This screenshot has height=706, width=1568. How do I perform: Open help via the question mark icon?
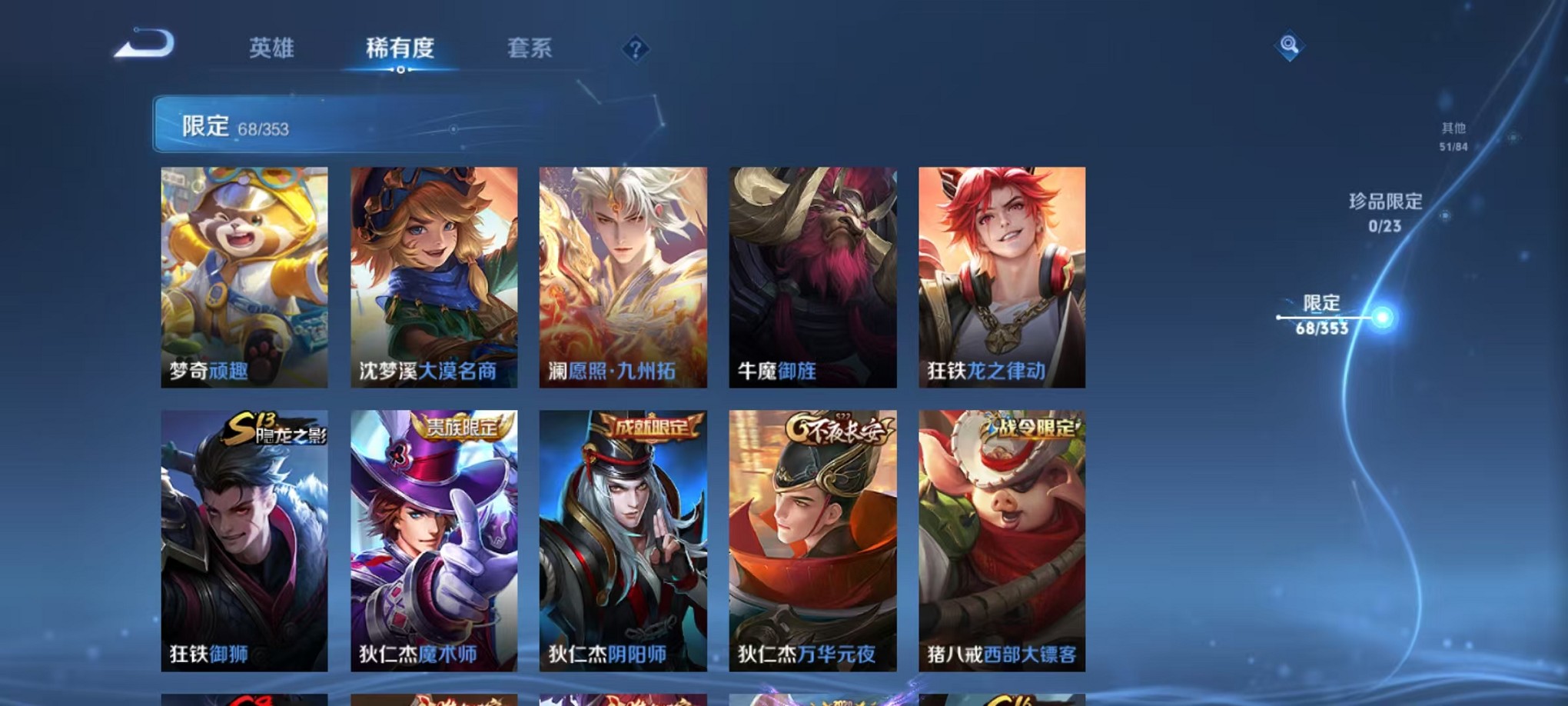[x=635, y=50]
